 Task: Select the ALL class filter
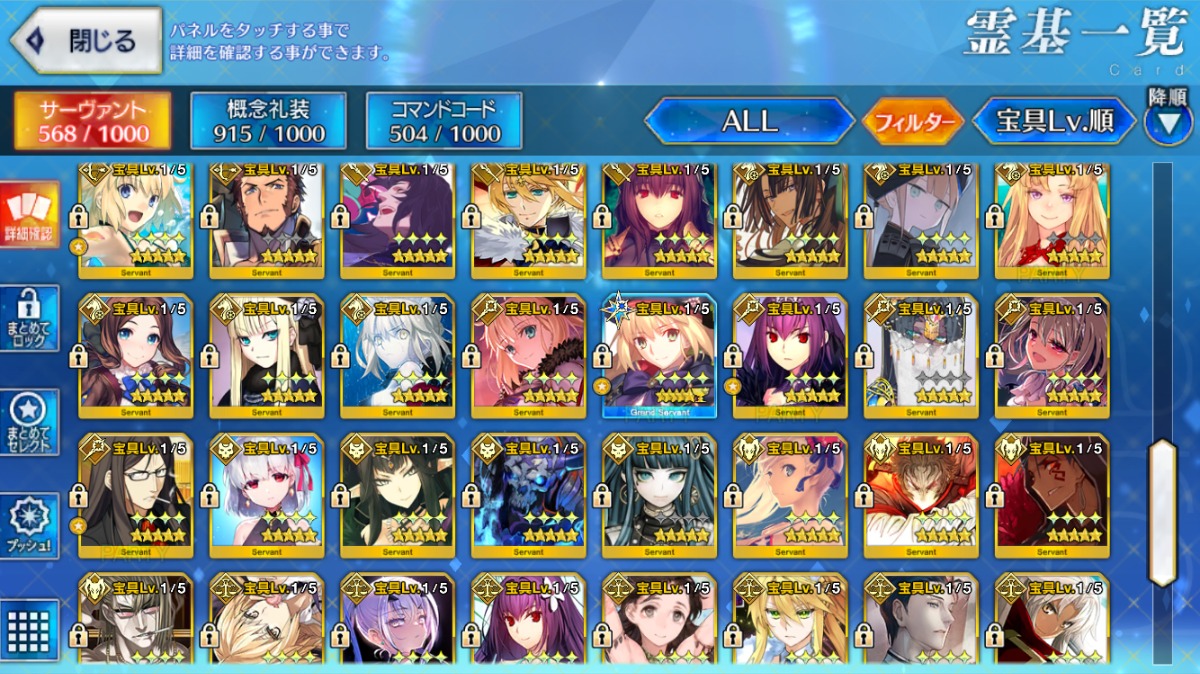click(x=749, y=122)
